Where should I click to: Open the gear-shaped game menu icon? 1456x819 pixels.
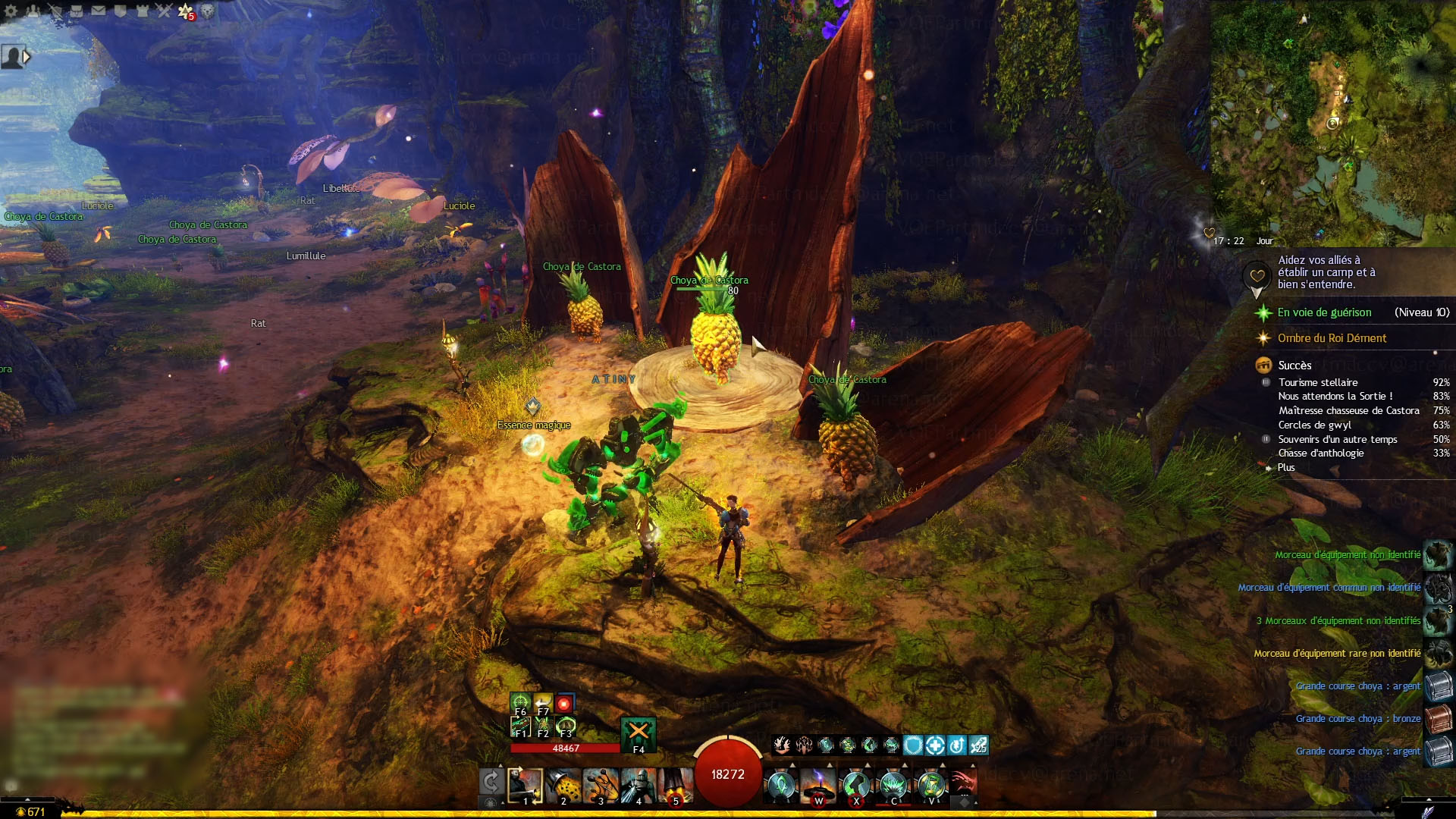pyautogui.click(x=11, y=11)
